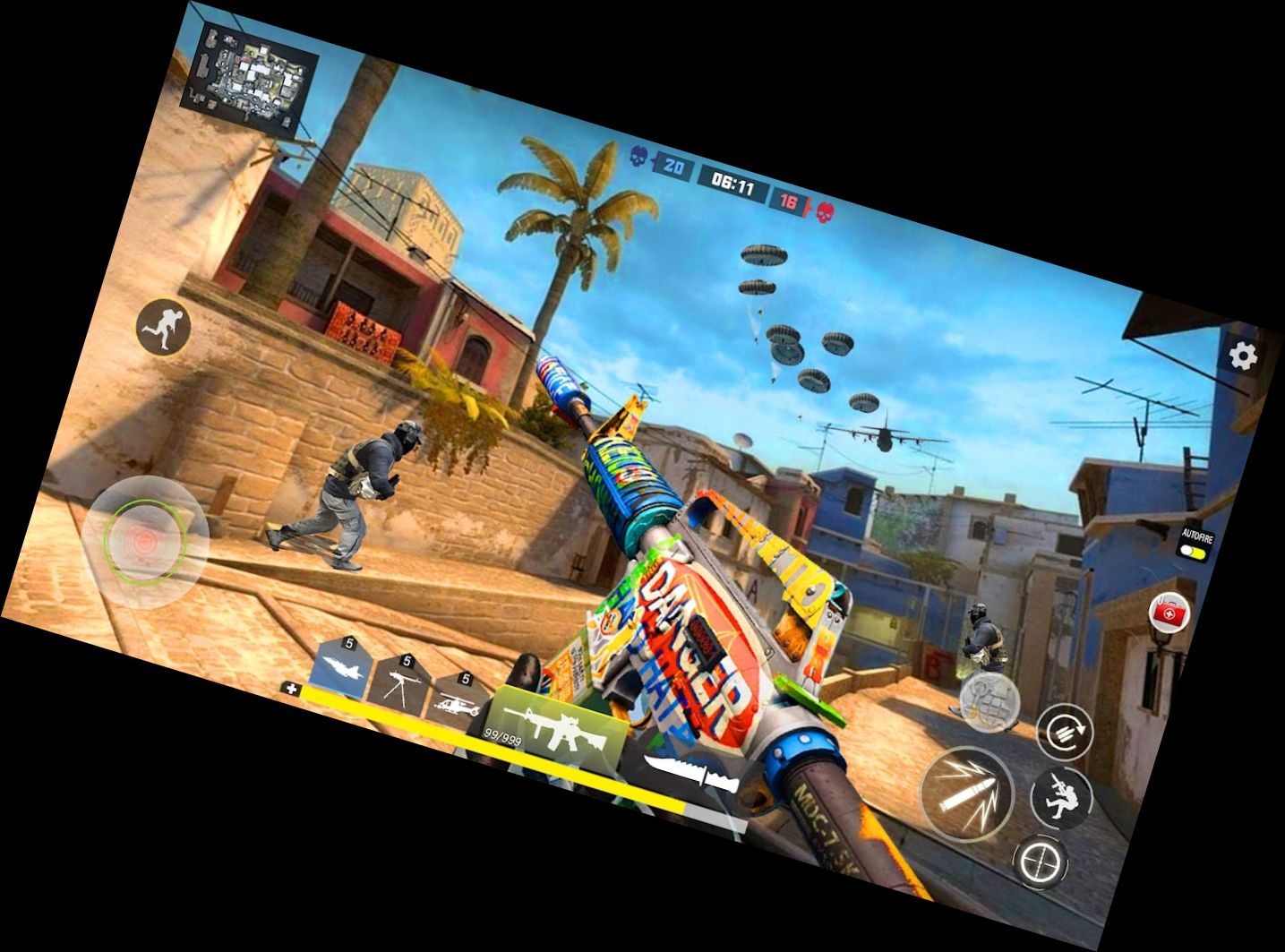Tap the movement joystick pad
1285x952 pixels.
tap(145, 541)
